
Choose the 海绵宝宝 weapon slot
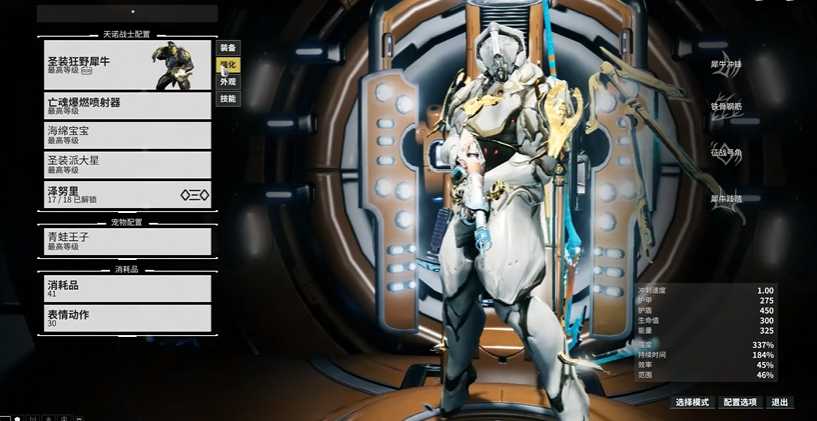[127, 135]
